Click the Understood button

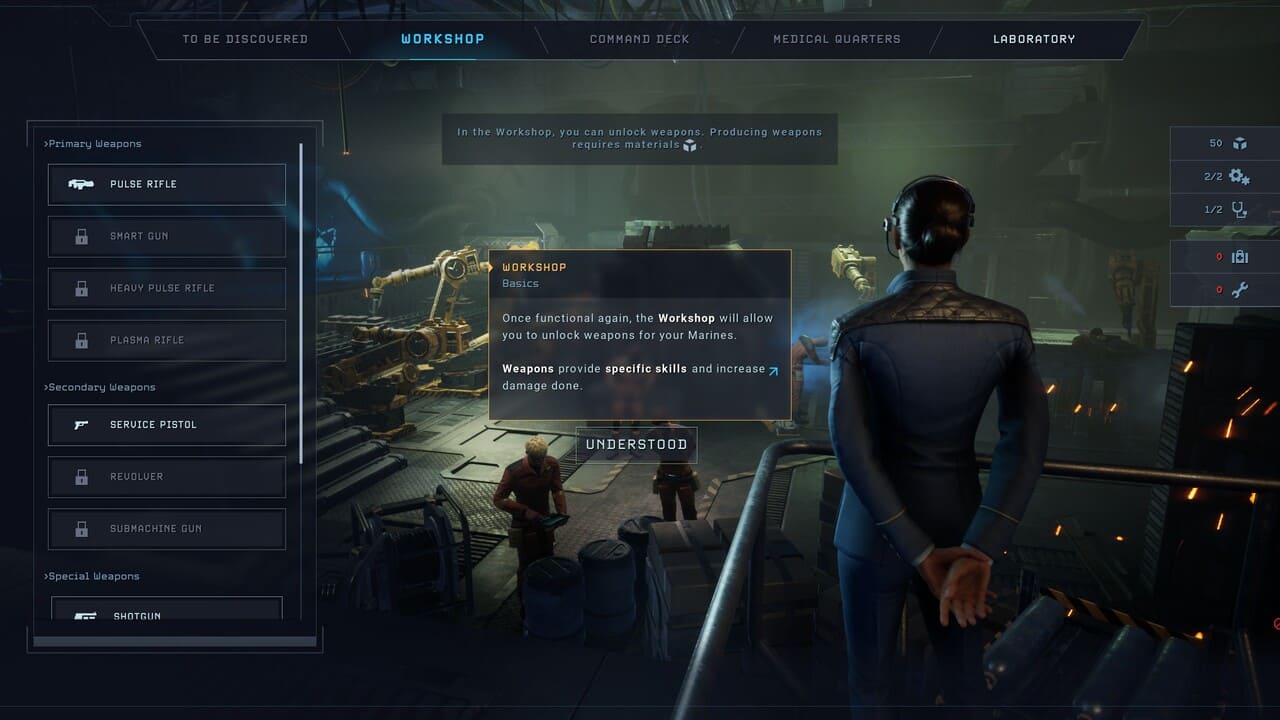click(636, 445)
